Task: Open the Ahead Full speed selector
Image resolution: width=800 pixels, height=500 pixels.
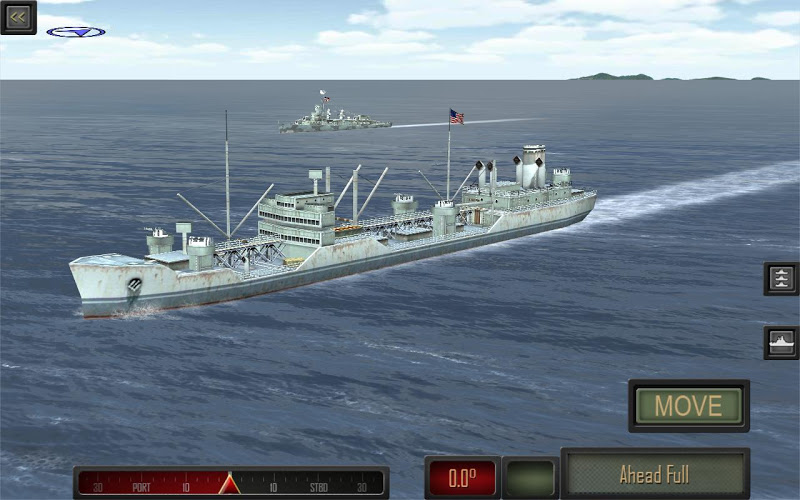Action: (655, 474)
